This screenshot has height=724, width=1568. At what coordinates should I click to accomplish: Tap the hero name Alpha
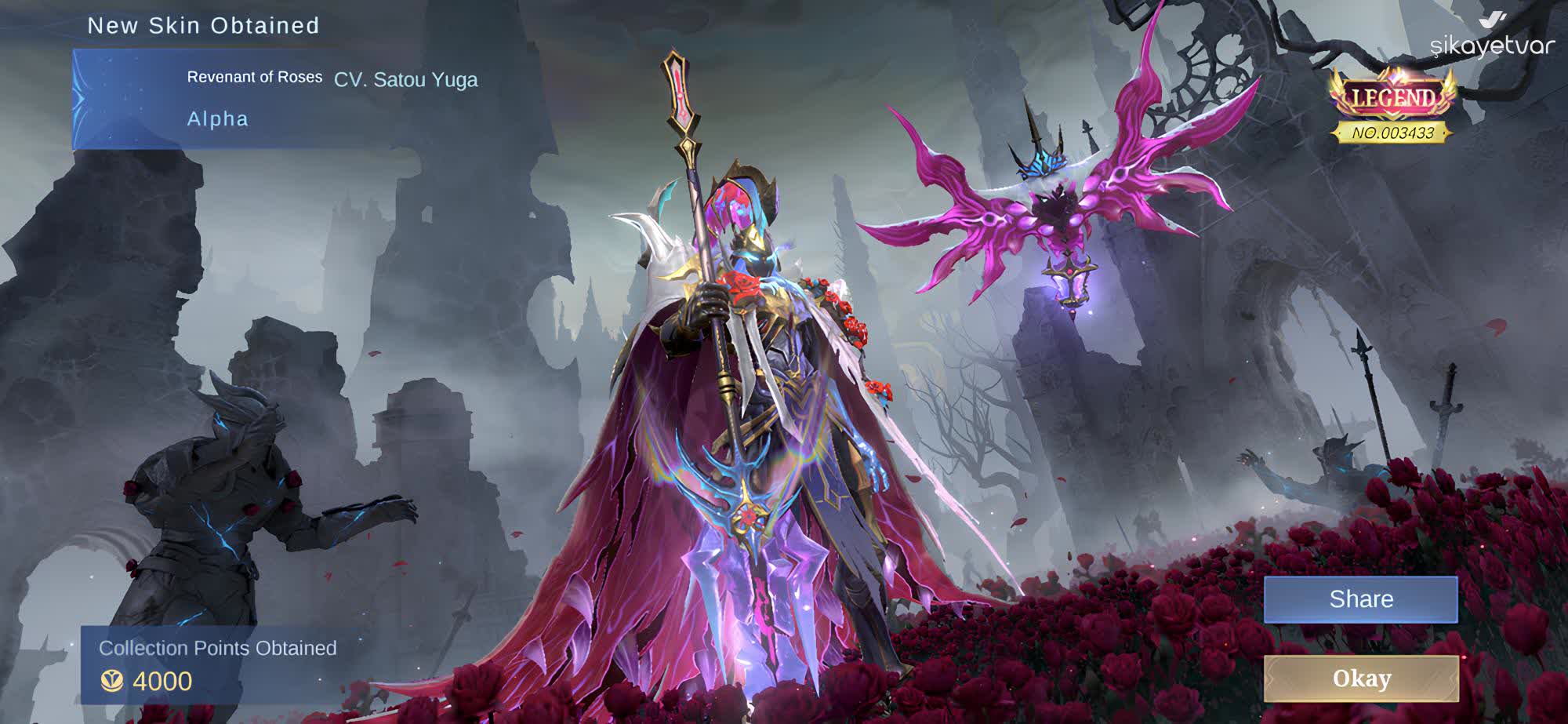[218, 119]
